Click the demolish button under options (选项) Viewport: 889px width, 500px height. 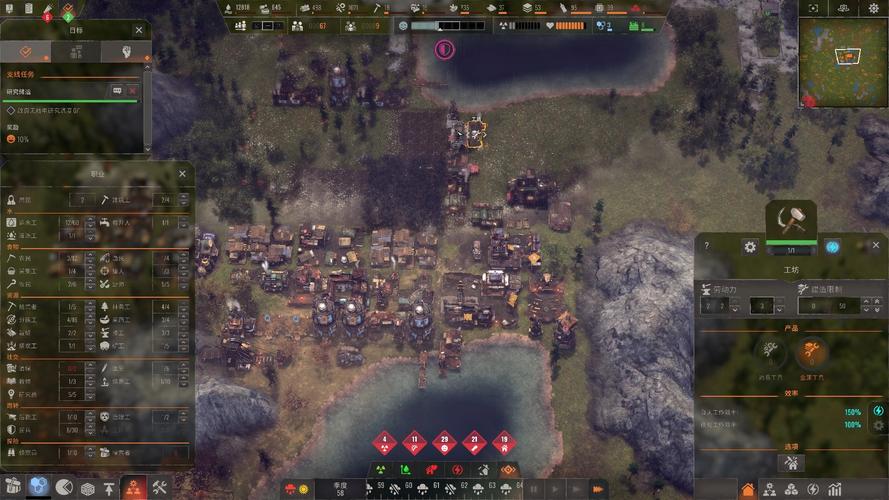[x=791, y=462]
